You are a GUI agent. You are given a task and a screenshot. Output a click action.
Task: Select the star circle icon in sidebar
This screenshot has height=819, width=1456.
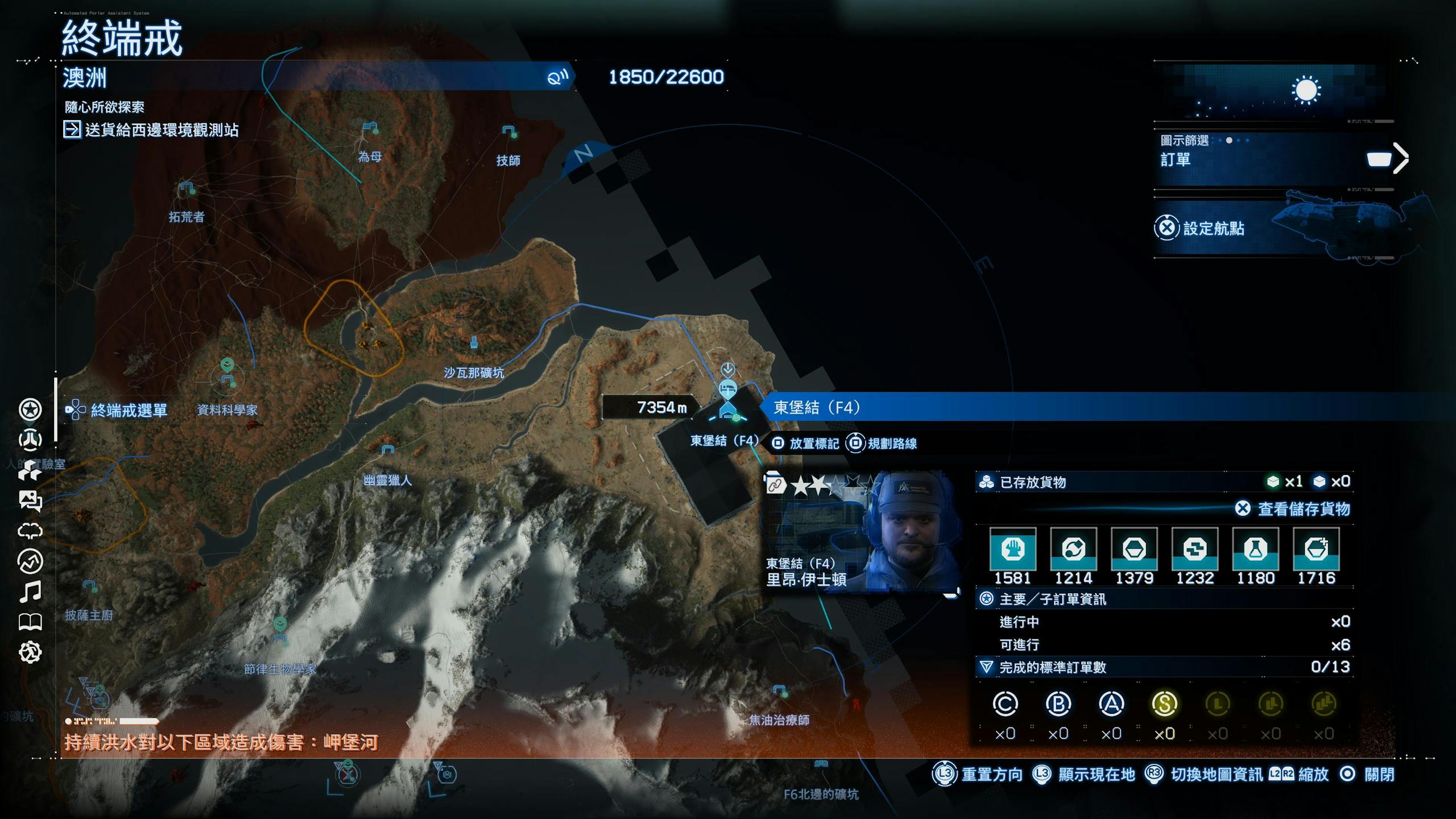(30, 409)
